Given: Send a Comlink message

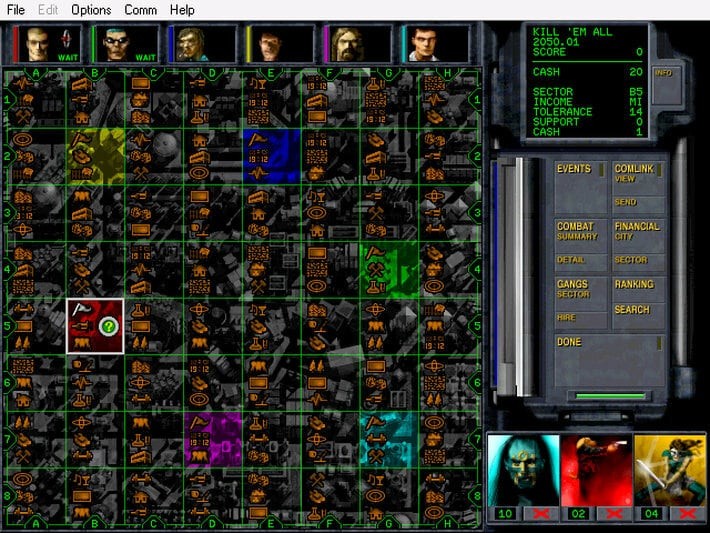Looking at the screenshot, I should [x=626, y=202].
